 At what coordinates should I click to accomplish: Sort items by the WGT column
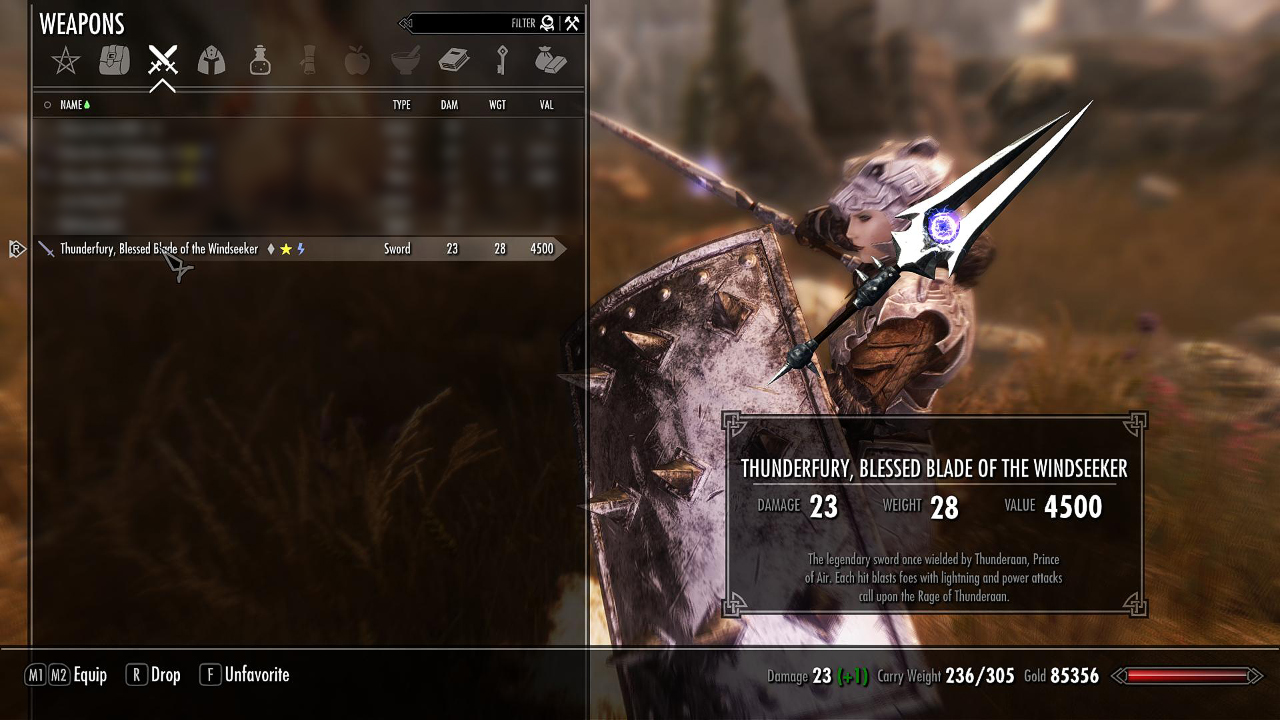497,105
